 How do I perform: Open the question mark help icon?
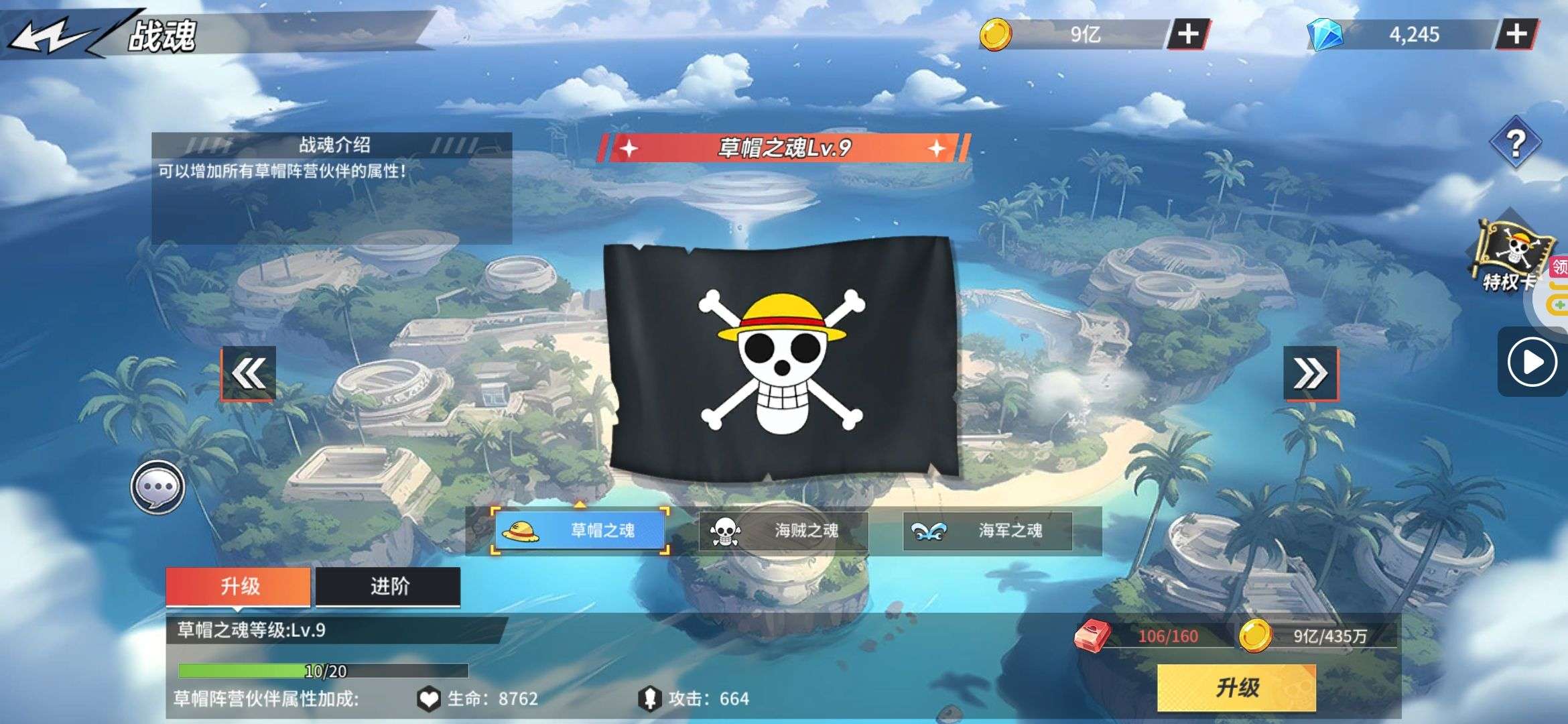[x=1515, y=143]
